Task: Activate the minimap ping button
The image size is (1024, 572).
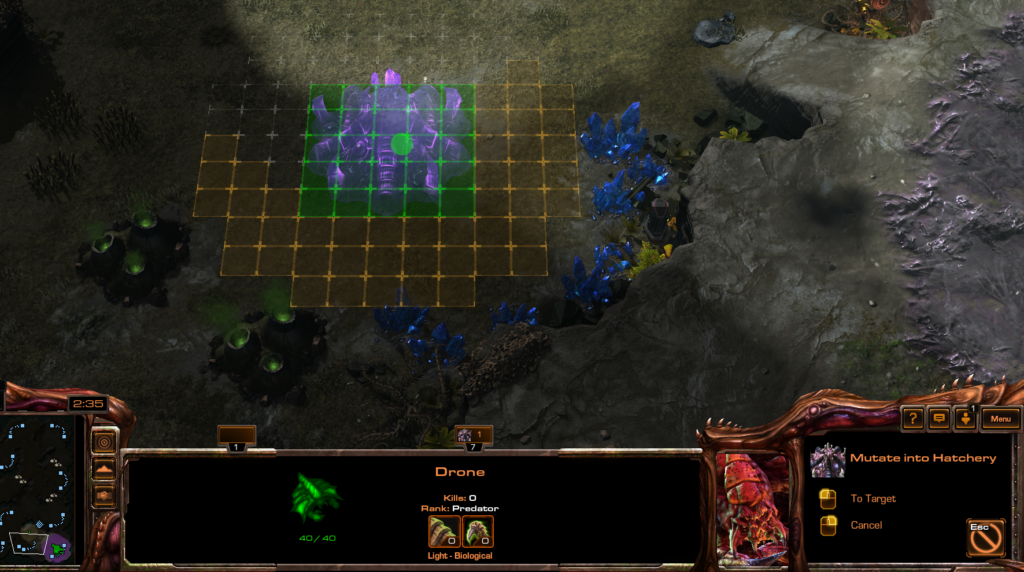Action: (x=104, y=441)
